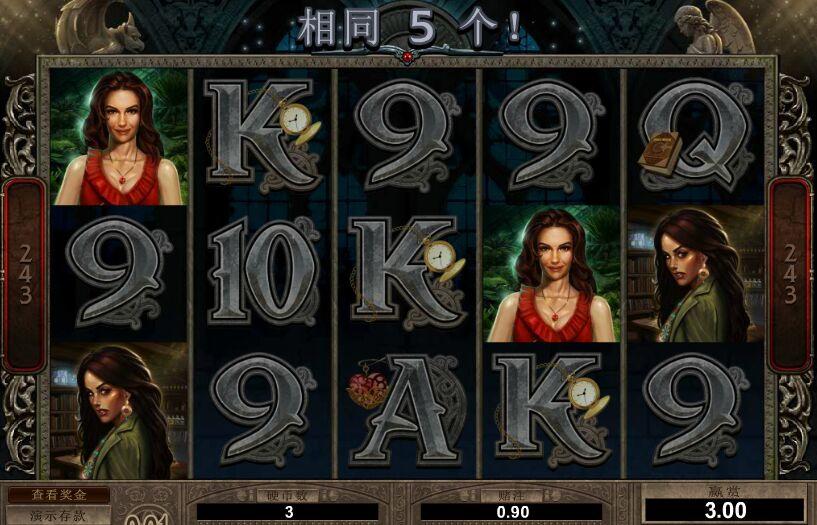817x525 pixels.
Task: Click the 演示存款 demo deposit button
Action: pyautogui.click(x=58, y=516)
